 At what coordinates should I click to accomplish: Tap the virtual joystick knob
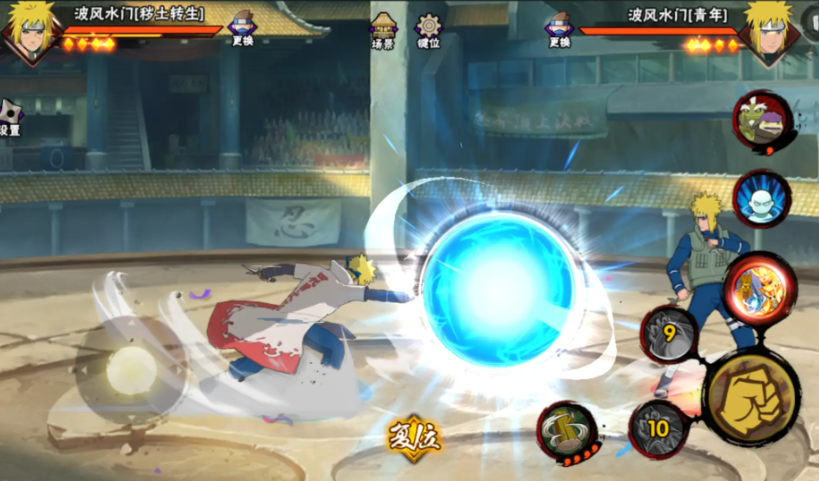(131, 373)
